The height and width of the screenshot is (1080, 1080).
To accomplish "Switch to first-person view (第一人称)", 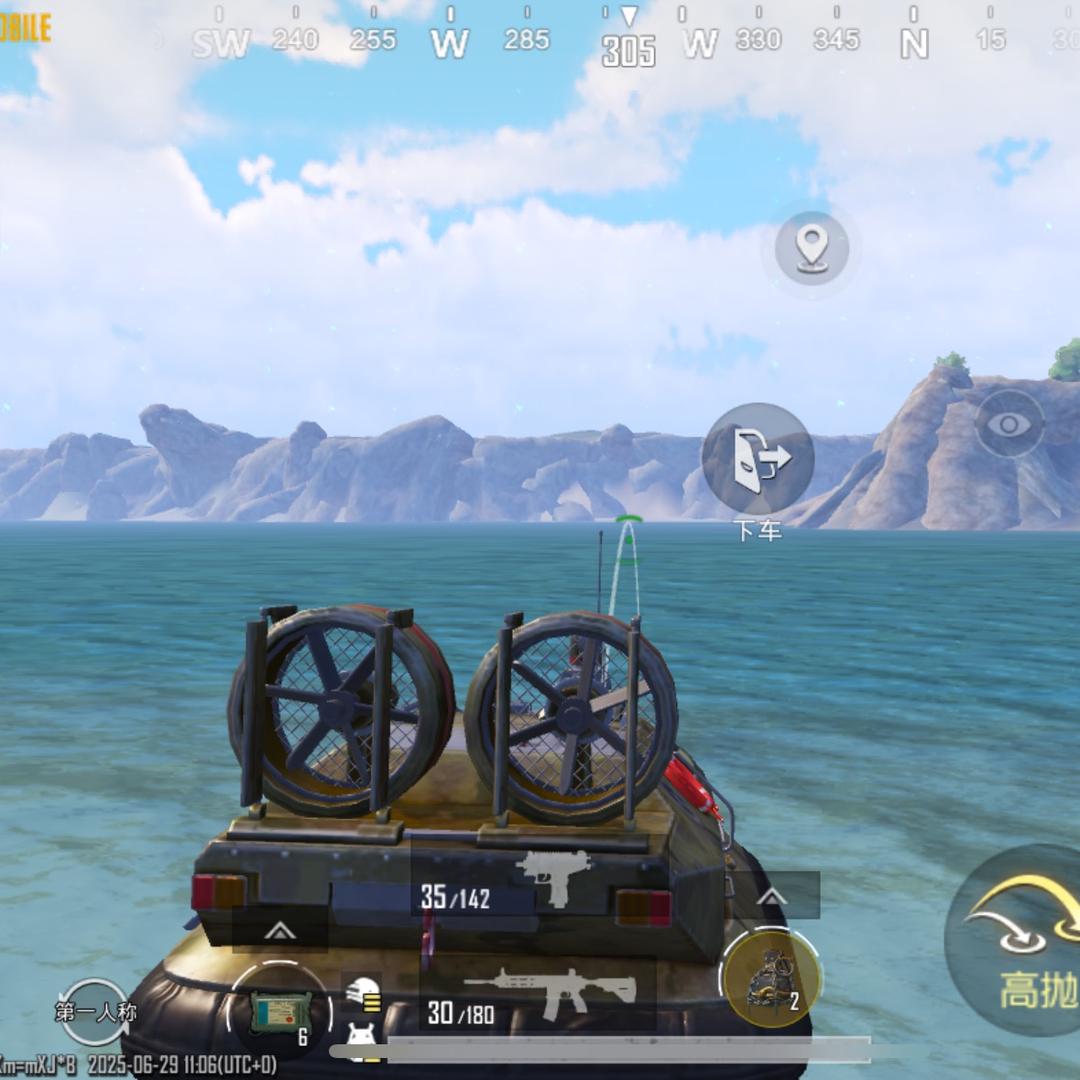I will [94, 1011].
